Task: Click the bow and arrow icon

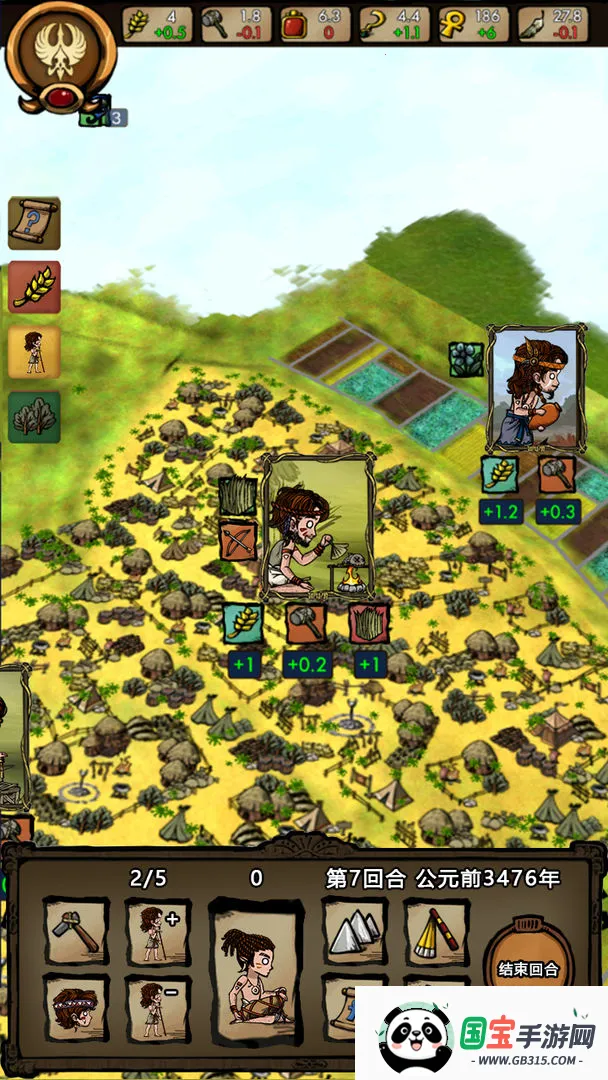Action: point(238,539)
